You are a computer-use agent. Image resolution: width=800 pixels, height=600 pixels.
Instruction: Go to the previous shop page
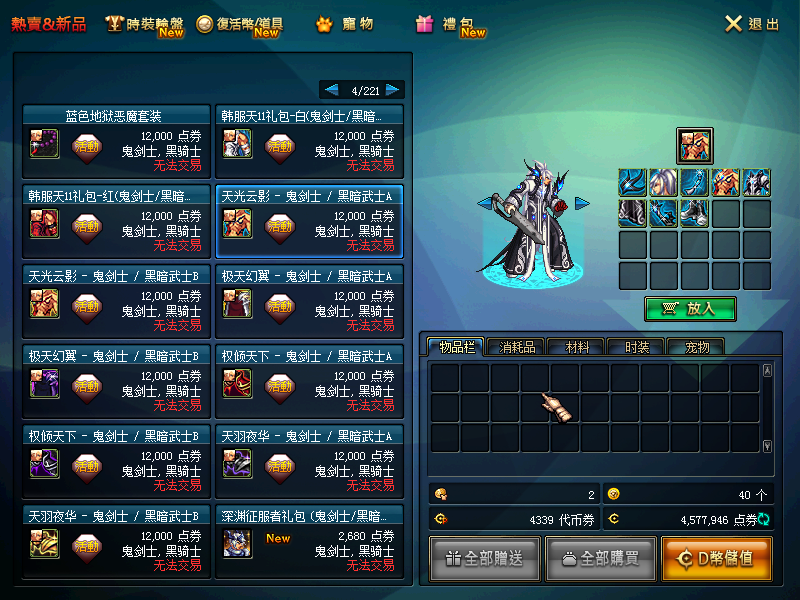tap(330, 90)
